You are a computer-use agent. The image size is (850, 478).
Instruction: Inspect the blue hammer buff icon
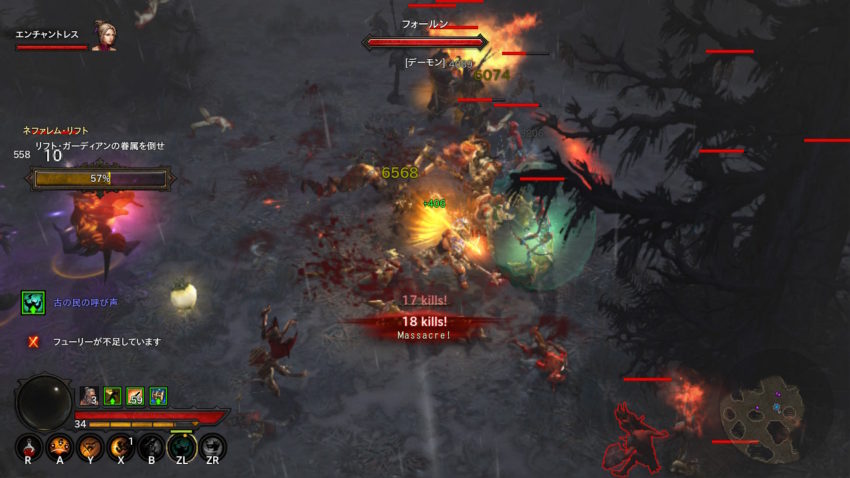[x=158, y=396]
